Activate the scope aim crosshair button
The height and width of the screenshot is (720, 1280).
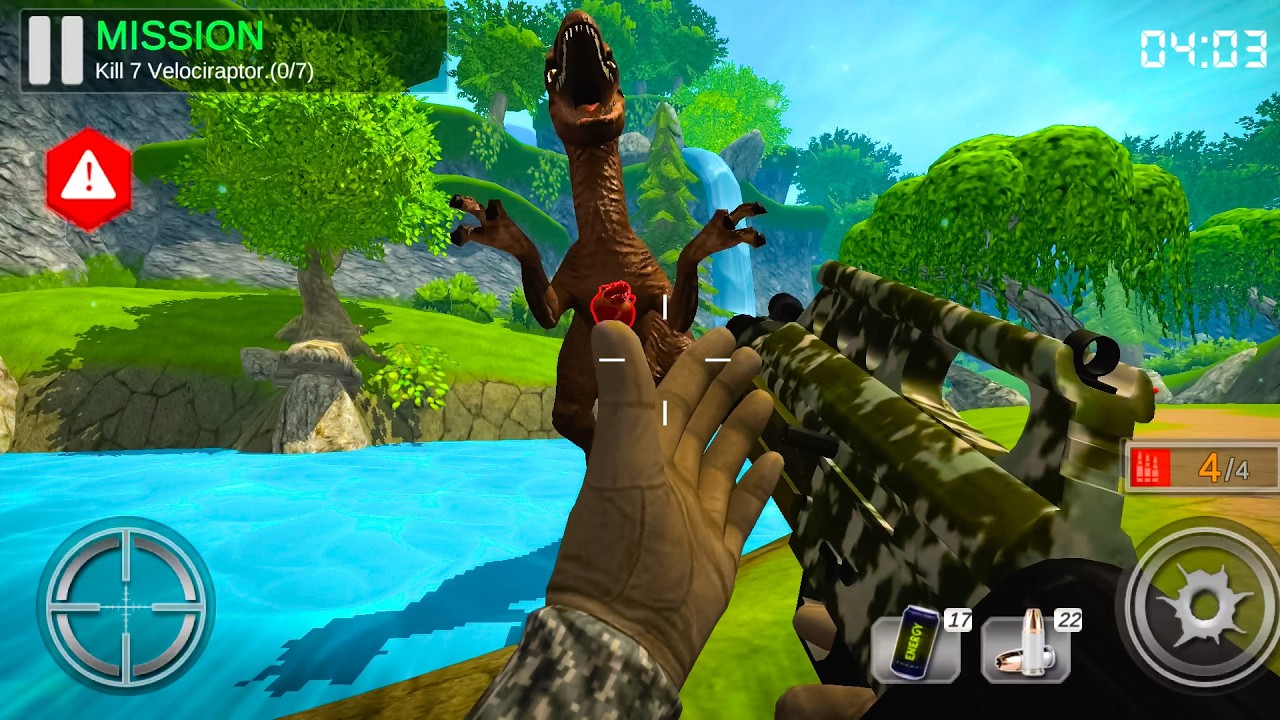[125, 606]
